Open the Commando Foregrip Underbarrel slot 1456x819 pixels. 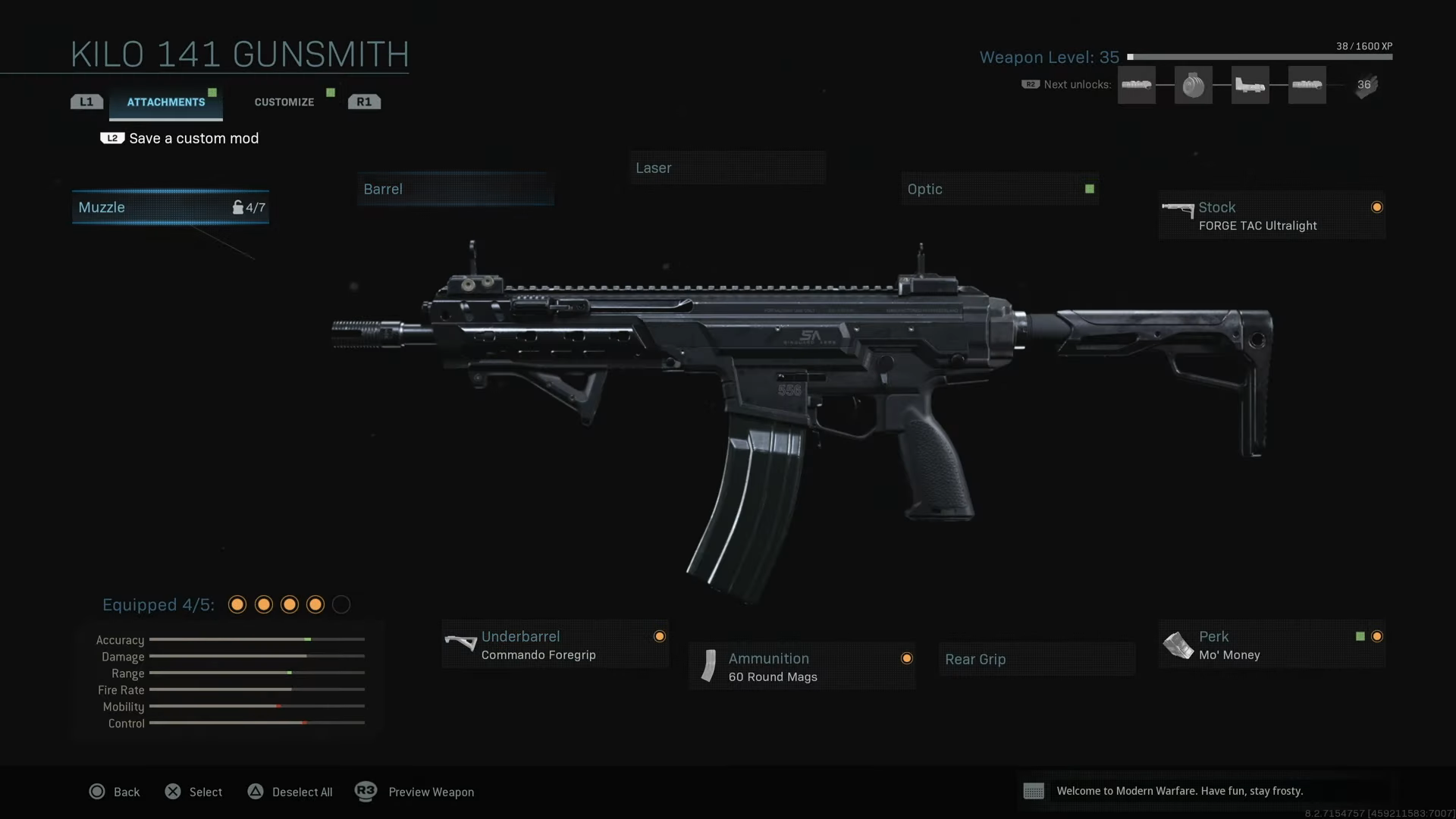point(554,645)
